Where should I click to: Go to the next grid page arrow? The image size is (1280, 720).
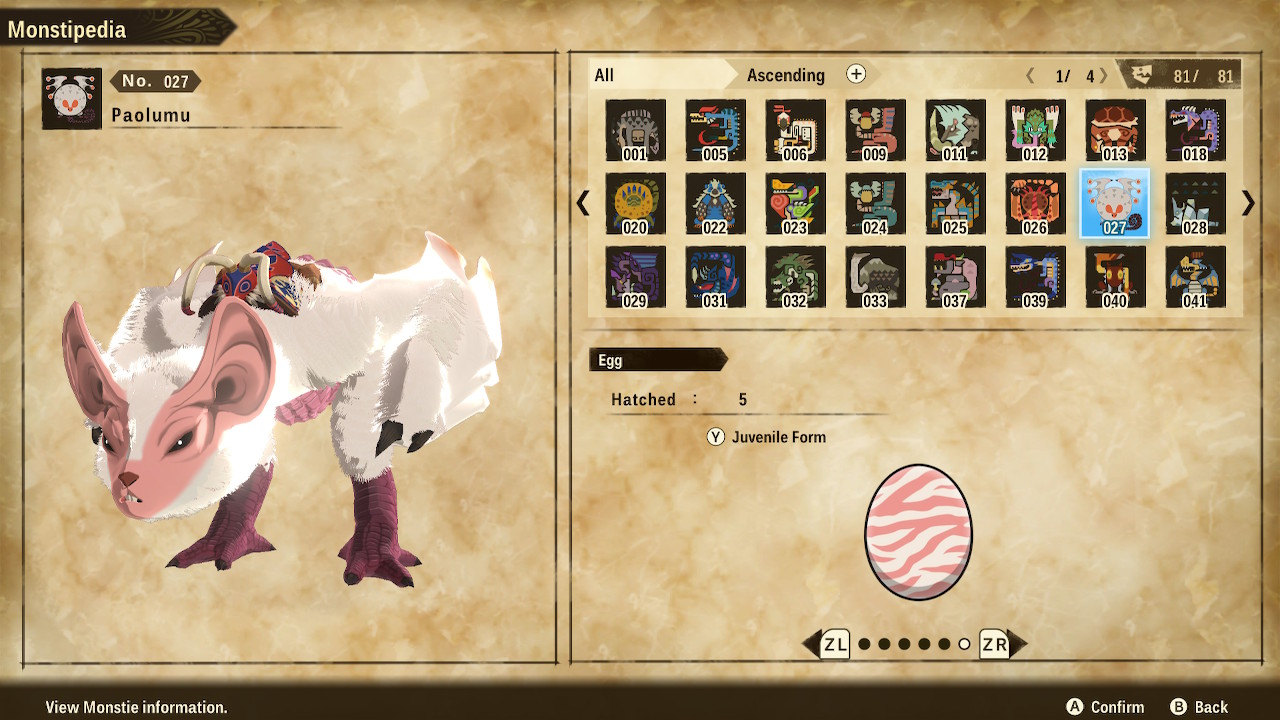tap(1248, 203)
